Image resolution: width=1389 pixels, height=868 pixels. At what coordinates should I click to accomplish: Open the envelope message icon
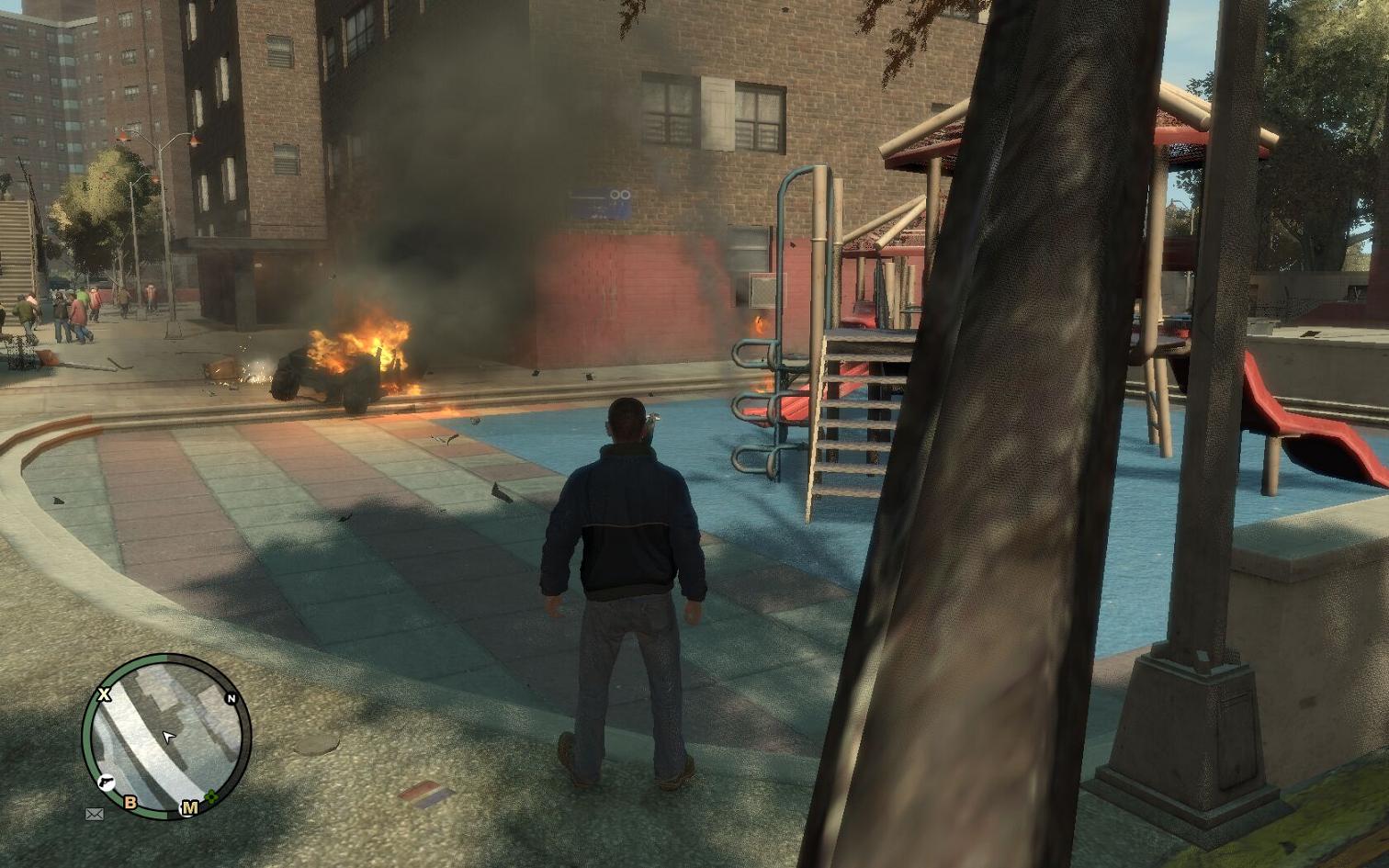pyautogui.click(x=94, y=814)
